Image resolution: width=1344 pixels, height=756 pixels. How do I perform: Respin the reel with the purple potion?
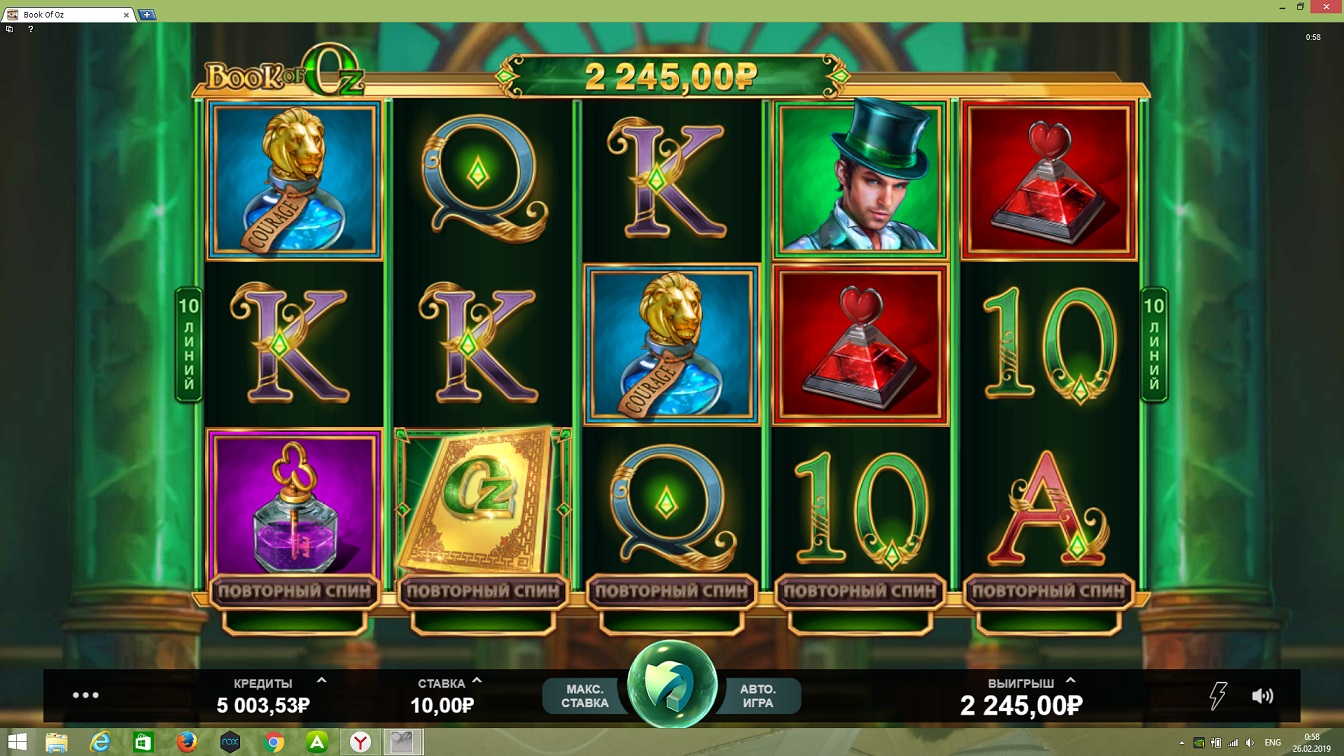(x=294, y=591)
